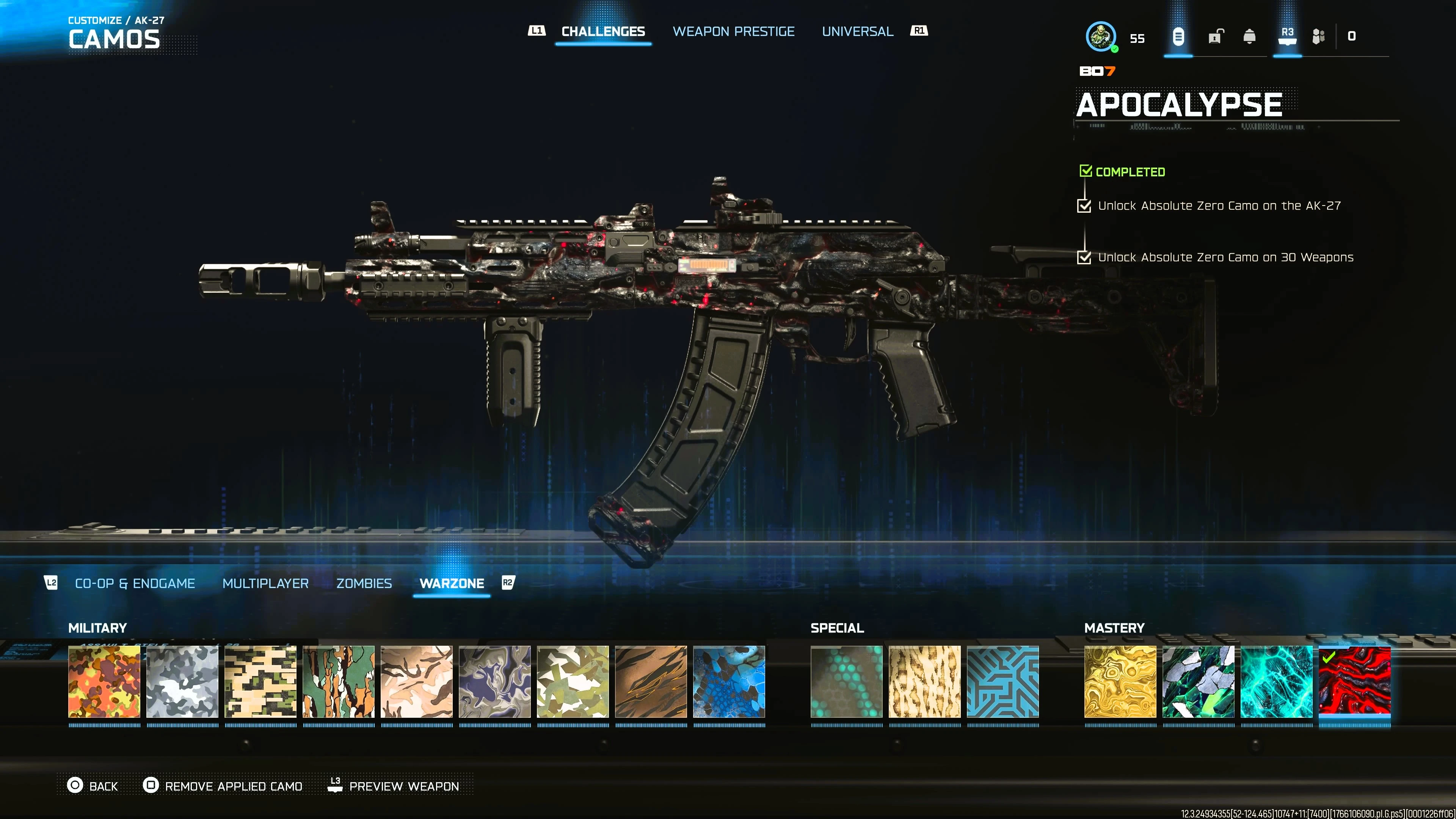The height and width of the screenshot is (819, 1456).
Task: Check the Unlock Absolute Zero on 30 Weapons box
Action: (1085, 258)
